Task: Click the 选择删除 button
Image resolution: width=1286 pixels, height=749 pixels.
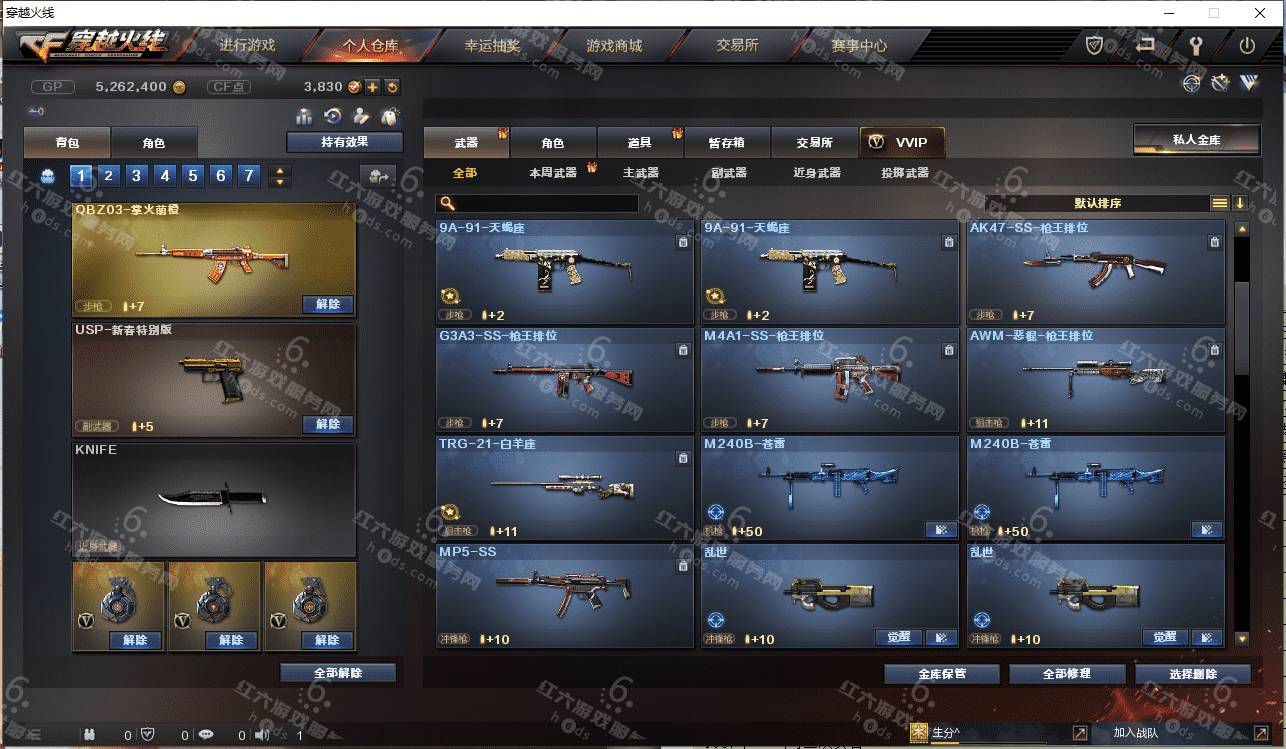Action: pos(1192,673)
